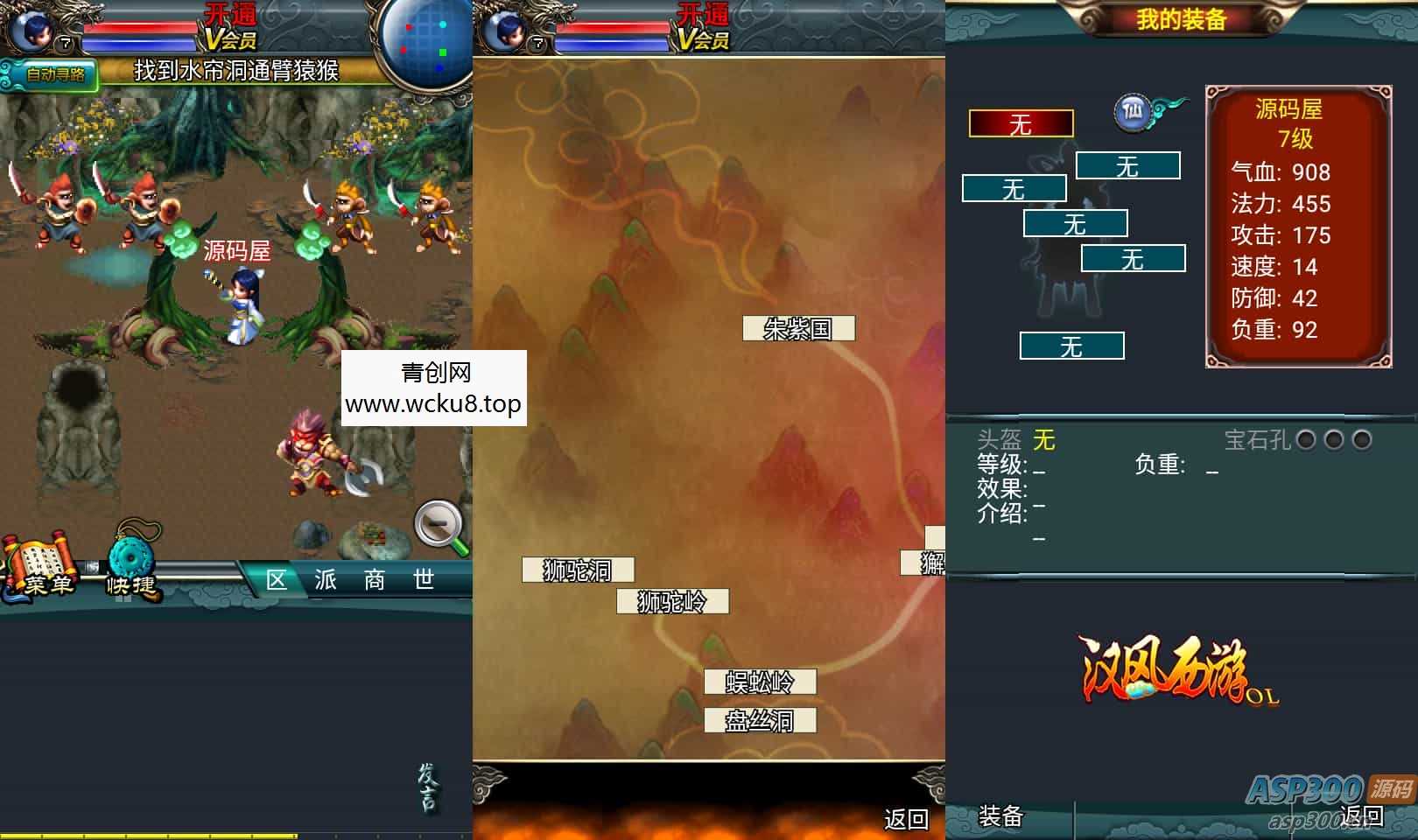Travel to 蜈蚣岭 on the map

point(760,682)
